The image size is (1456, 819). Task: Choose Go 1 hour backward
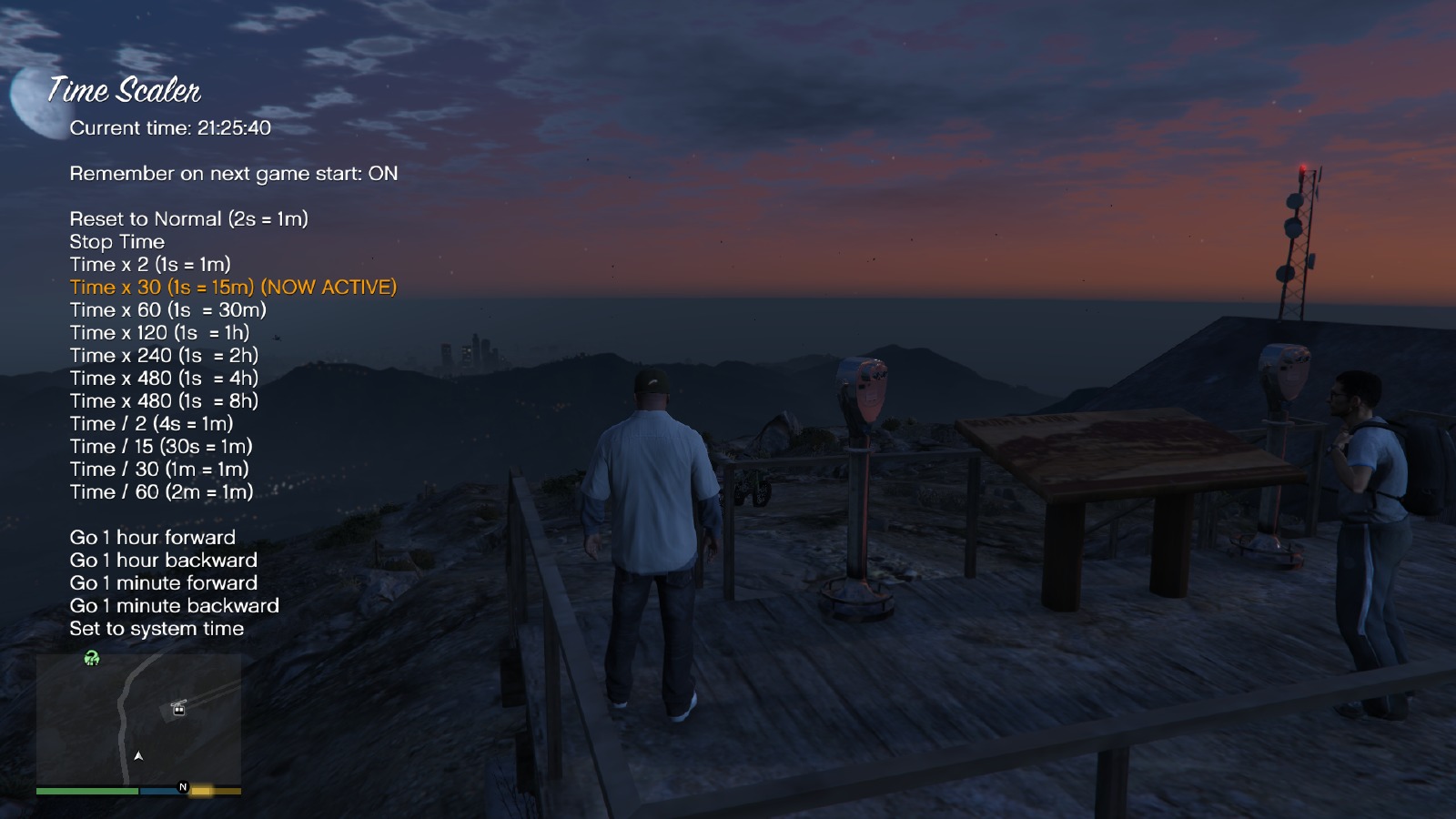click(163, 561)
